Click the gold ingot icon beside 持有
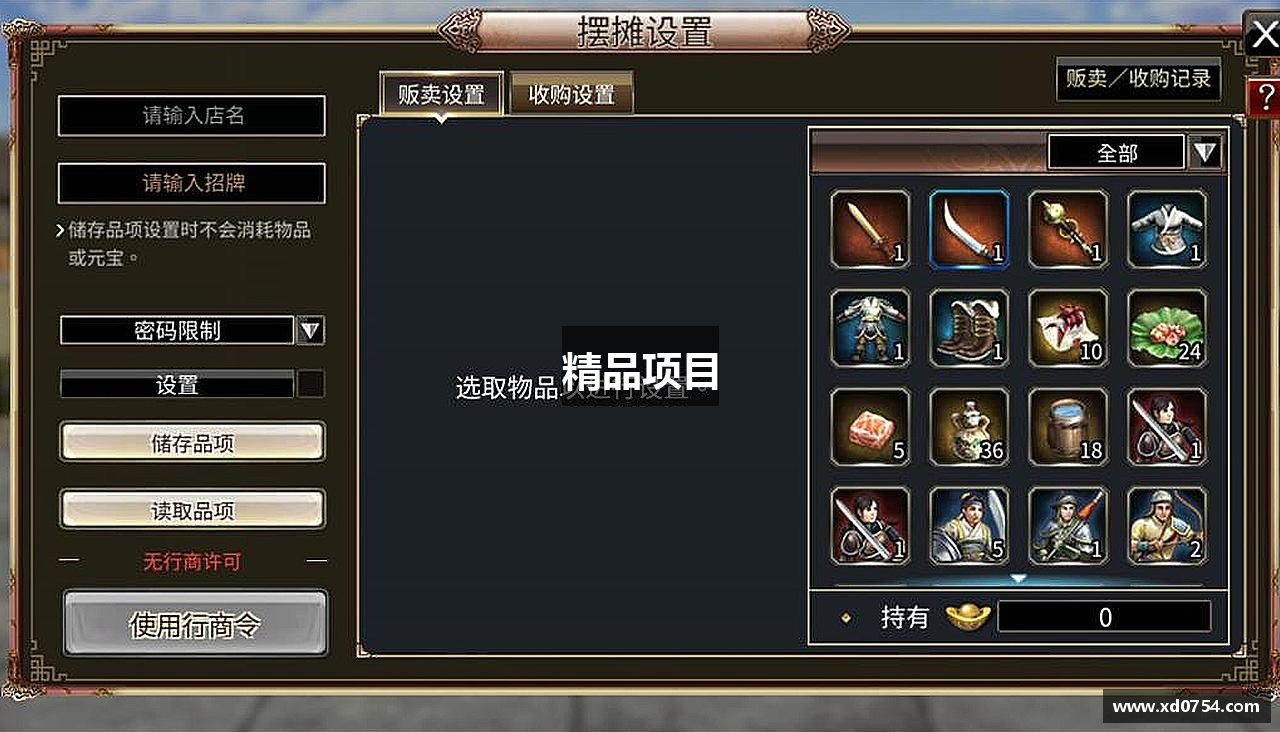This screenshot has width=1280, height=732. [964, 616]
